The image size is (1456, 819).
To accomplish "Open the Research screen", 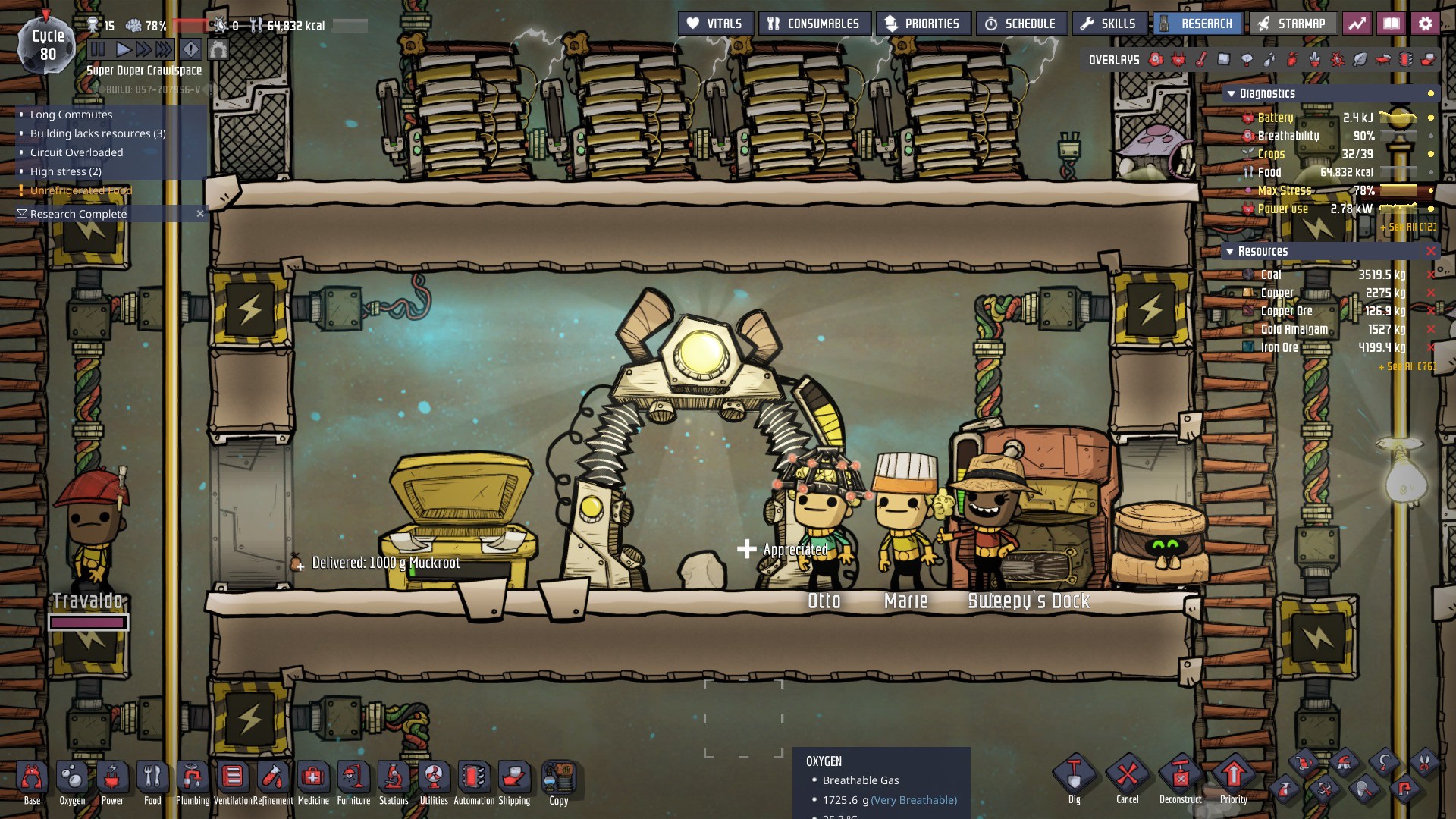I will pos(1197,24).
